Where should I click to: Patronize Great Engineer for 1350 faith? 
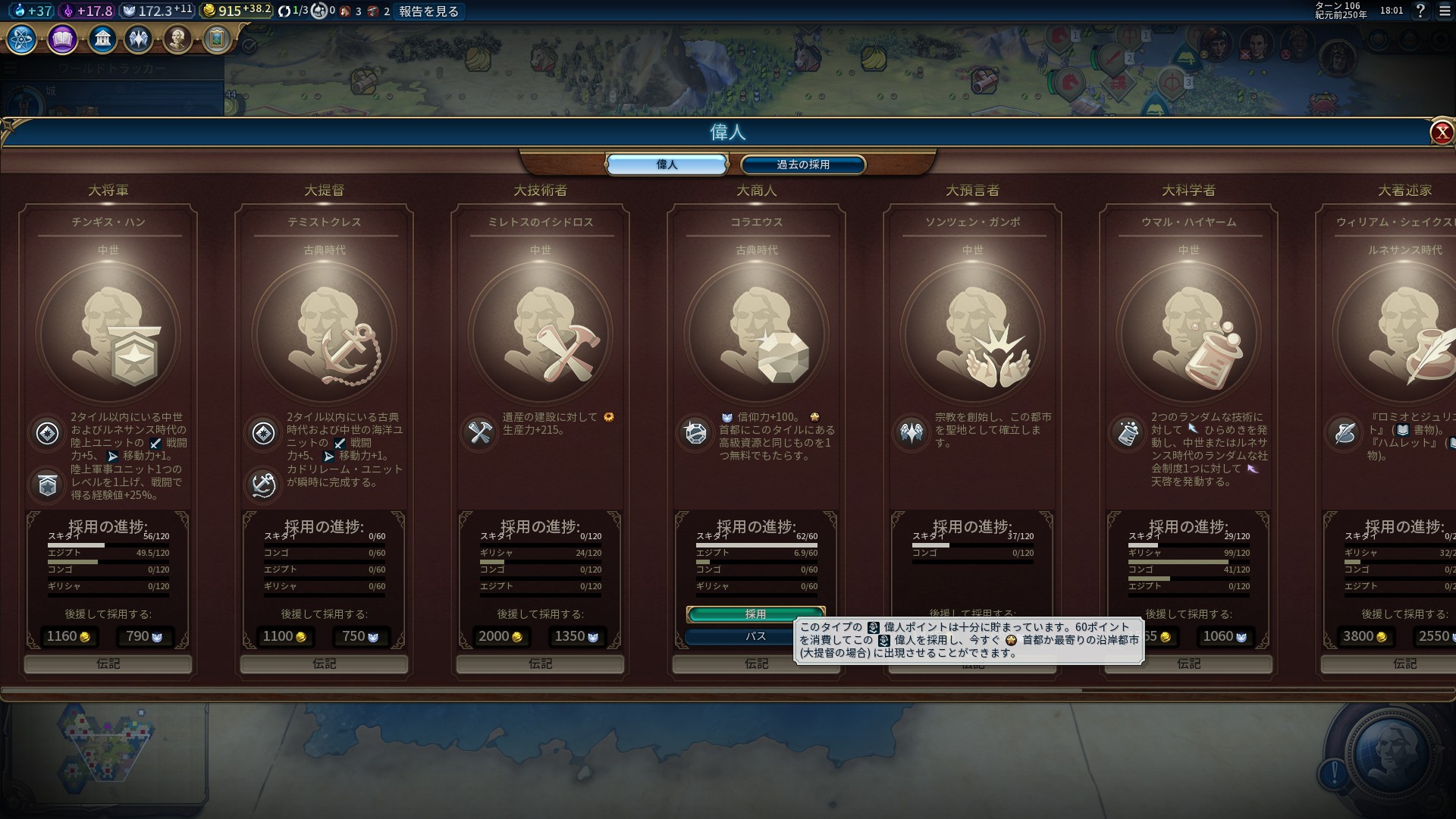(577, 637)
